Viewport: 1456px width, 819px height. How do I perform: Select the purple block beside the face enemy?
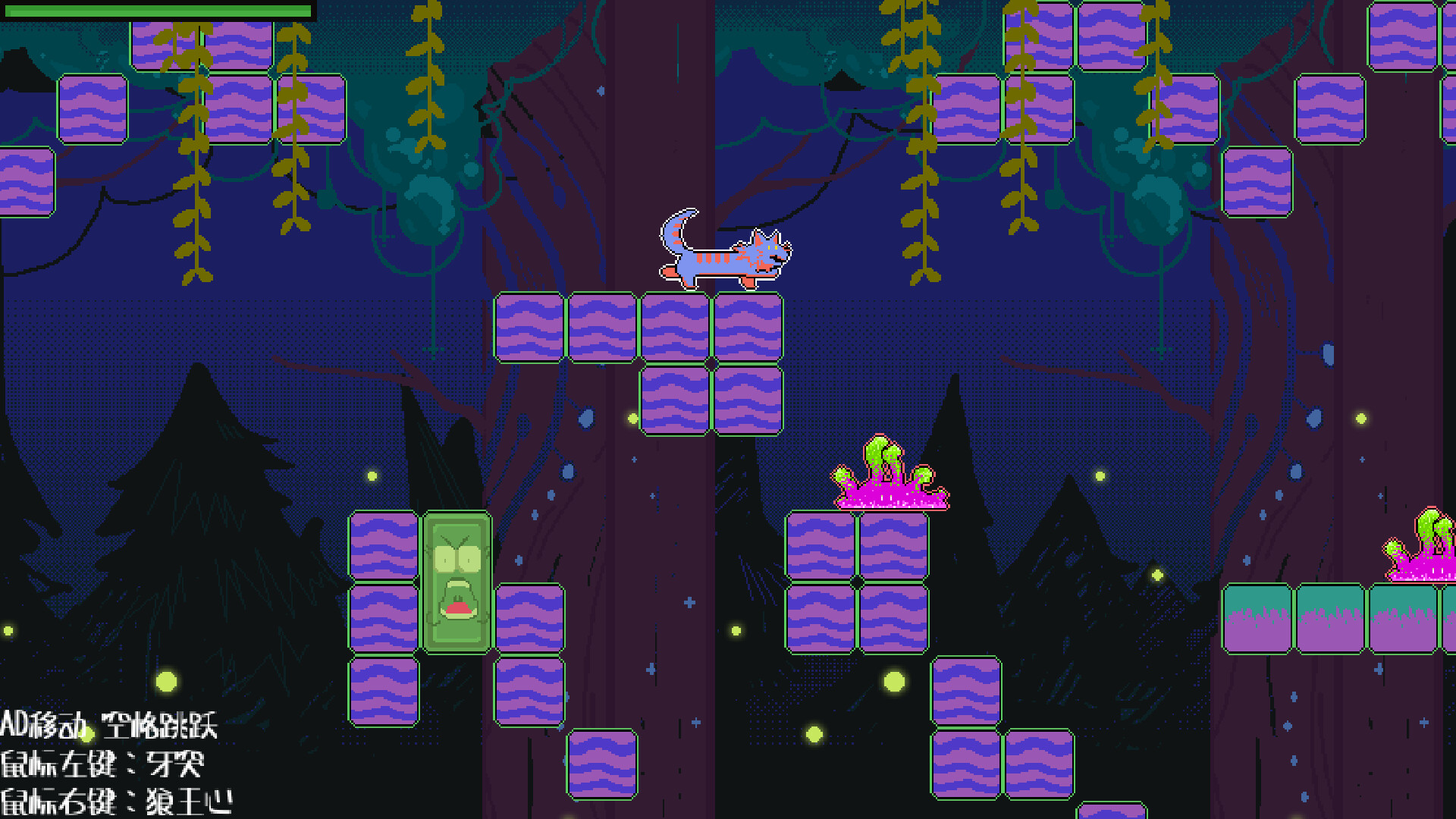(383, 546)
